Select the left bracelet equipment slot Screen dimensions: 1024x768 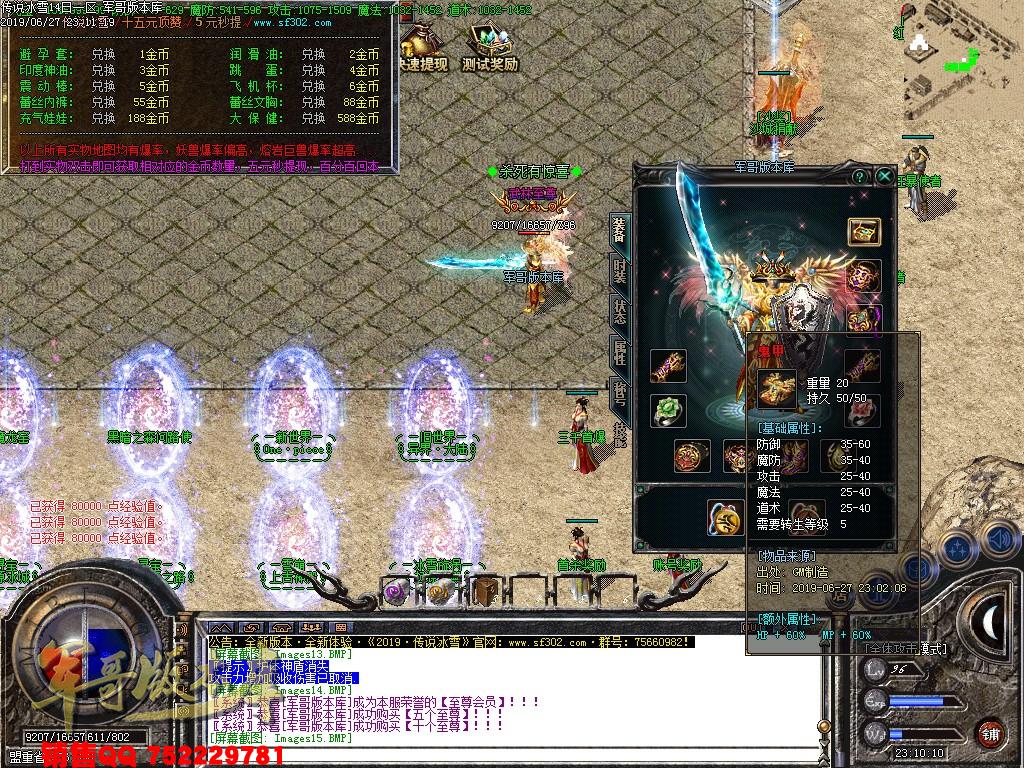tap(667, 366)
